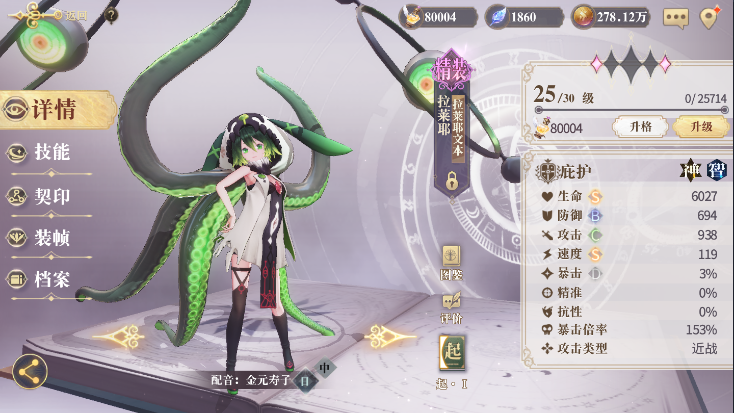The width and height of the screenshot is (734, 413).
Task: Select the green 起·I book icon
Action: tap(451, 357)
